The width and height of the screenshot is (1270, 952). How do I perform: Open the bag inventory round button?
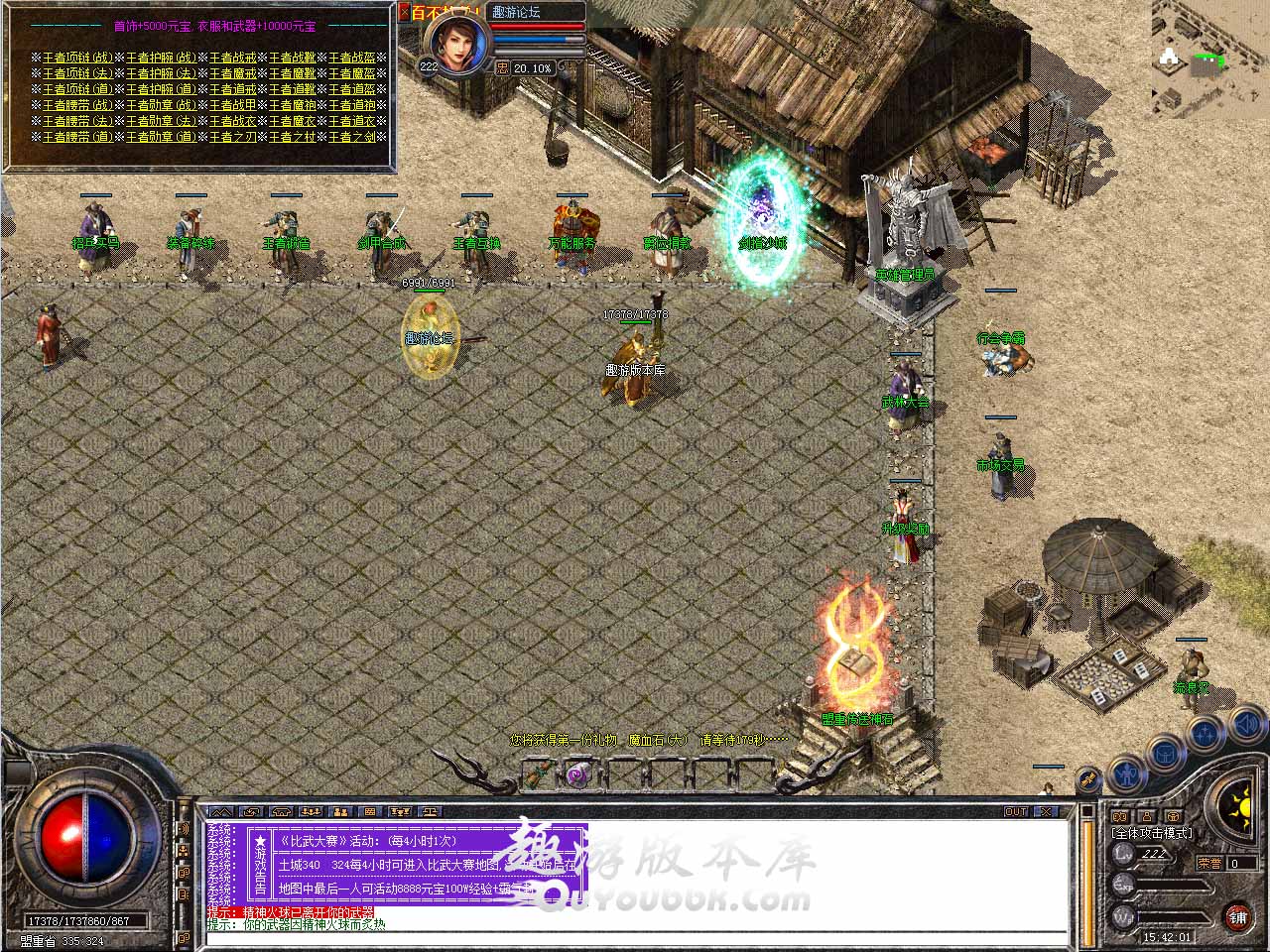[x=1165, y=754]
